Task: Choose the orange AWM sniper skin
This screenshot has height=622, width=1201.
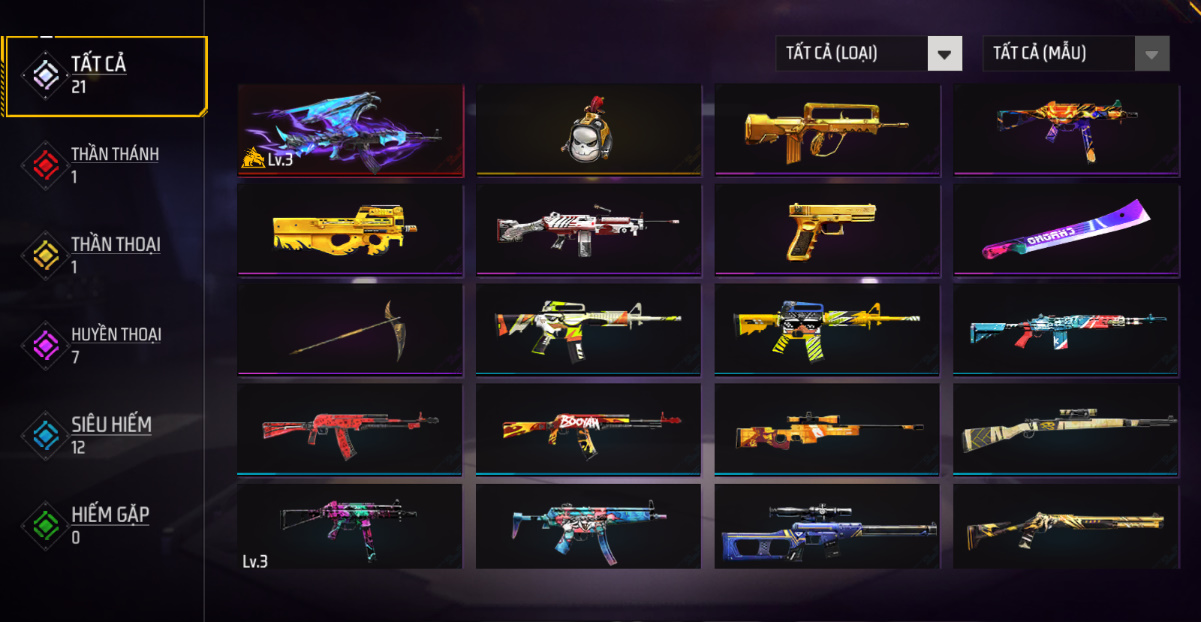Action: coord(827,428)
